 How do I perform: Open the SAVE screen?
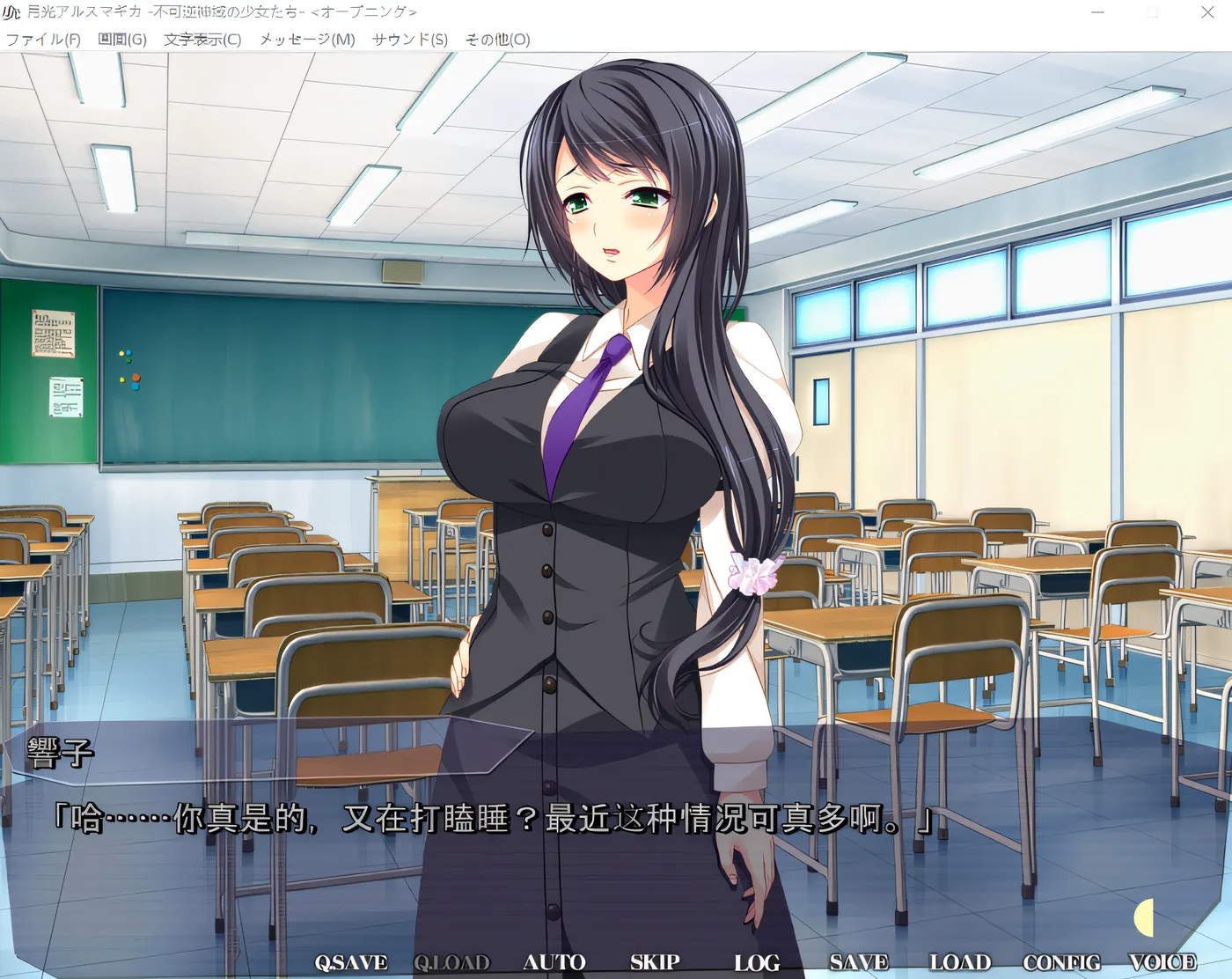click(x=858, y=962)
